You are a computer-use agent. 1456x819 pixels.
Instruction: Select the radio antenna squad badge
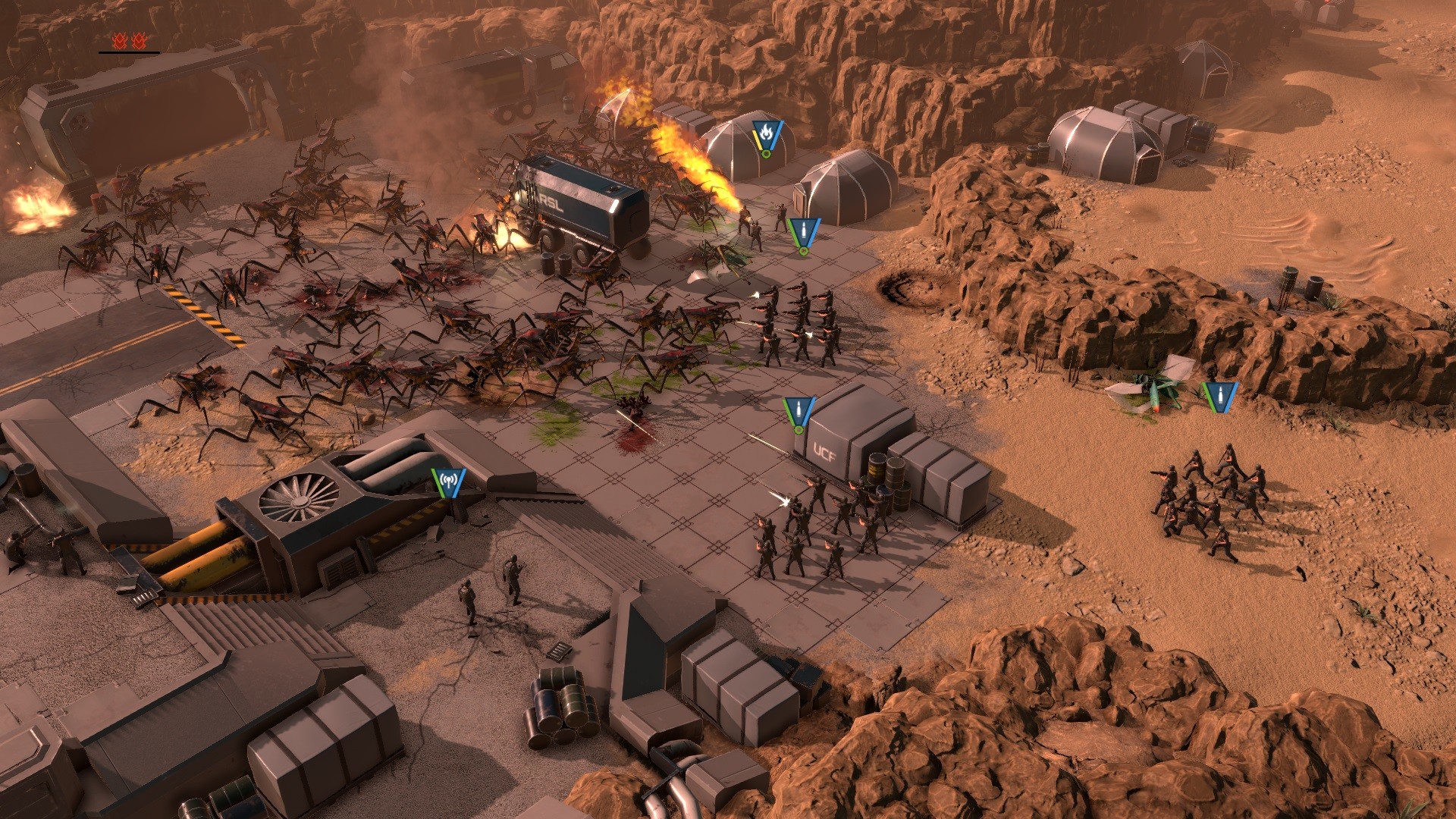click(447, 481)
